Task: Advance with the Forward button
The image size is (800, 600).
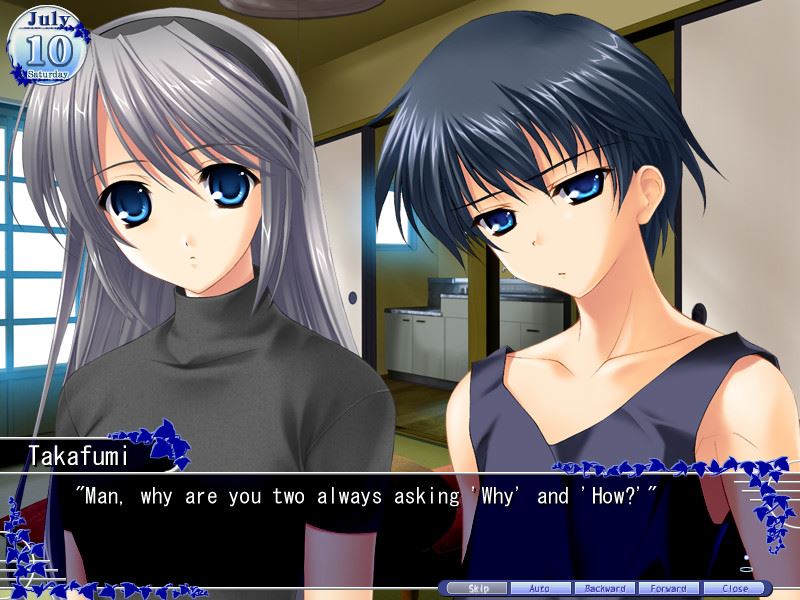Action: click(669, 588)
